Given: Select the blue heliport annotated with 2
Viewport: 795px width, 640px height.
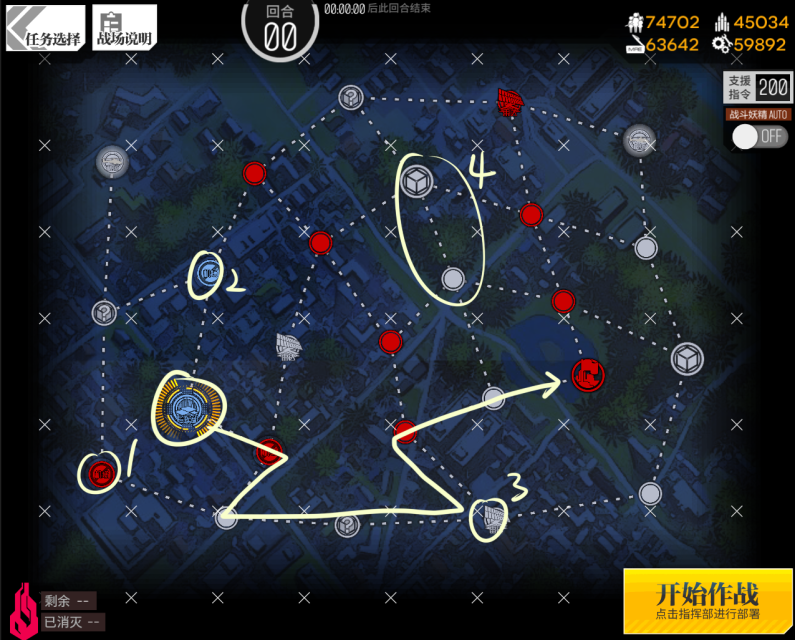Looking at the screenshot, I should click(x=208, y=270).
